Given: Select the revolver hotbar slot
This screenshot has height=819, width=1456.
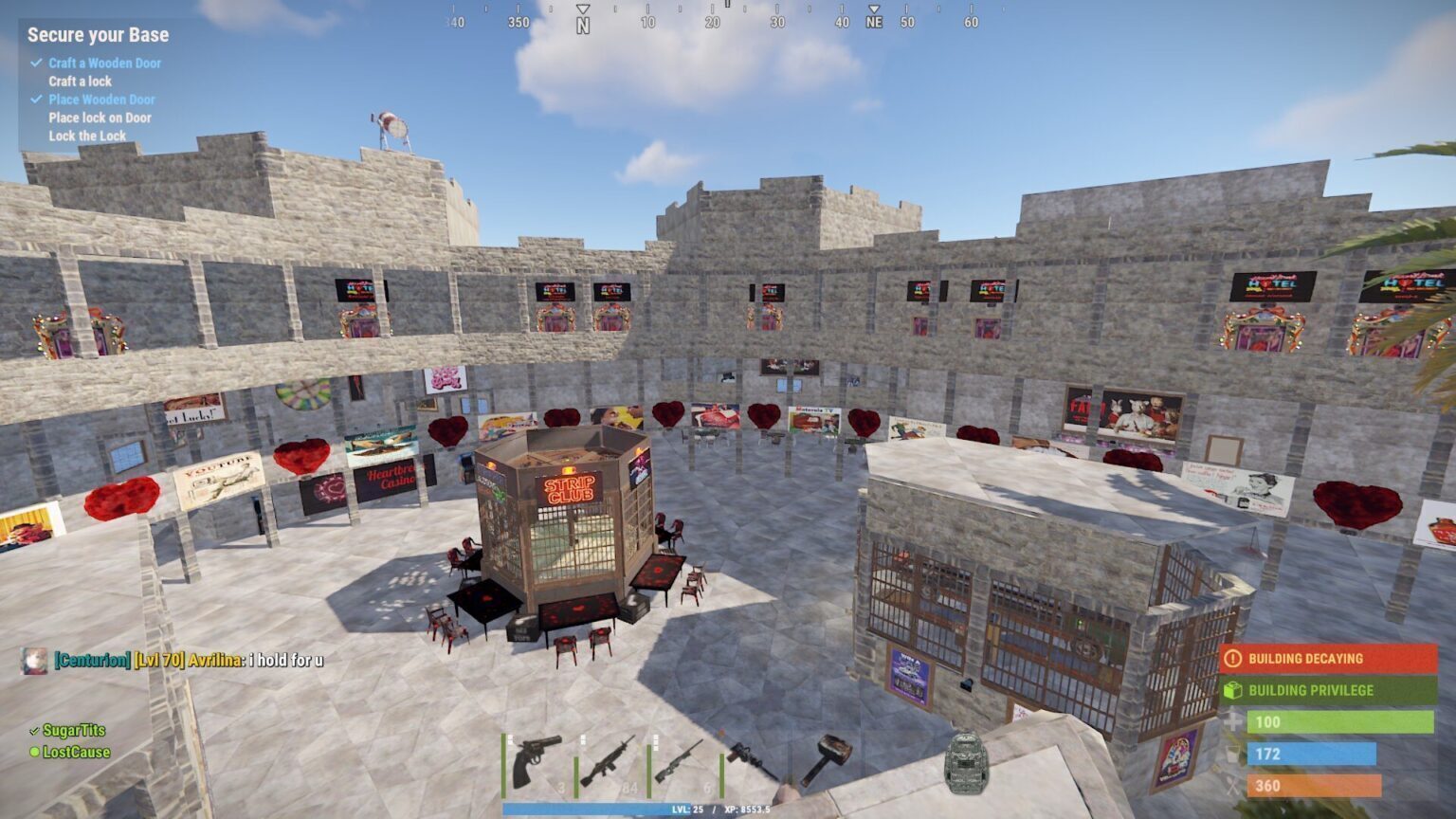Looking at the screenshot, I should [x=537, y=761].
